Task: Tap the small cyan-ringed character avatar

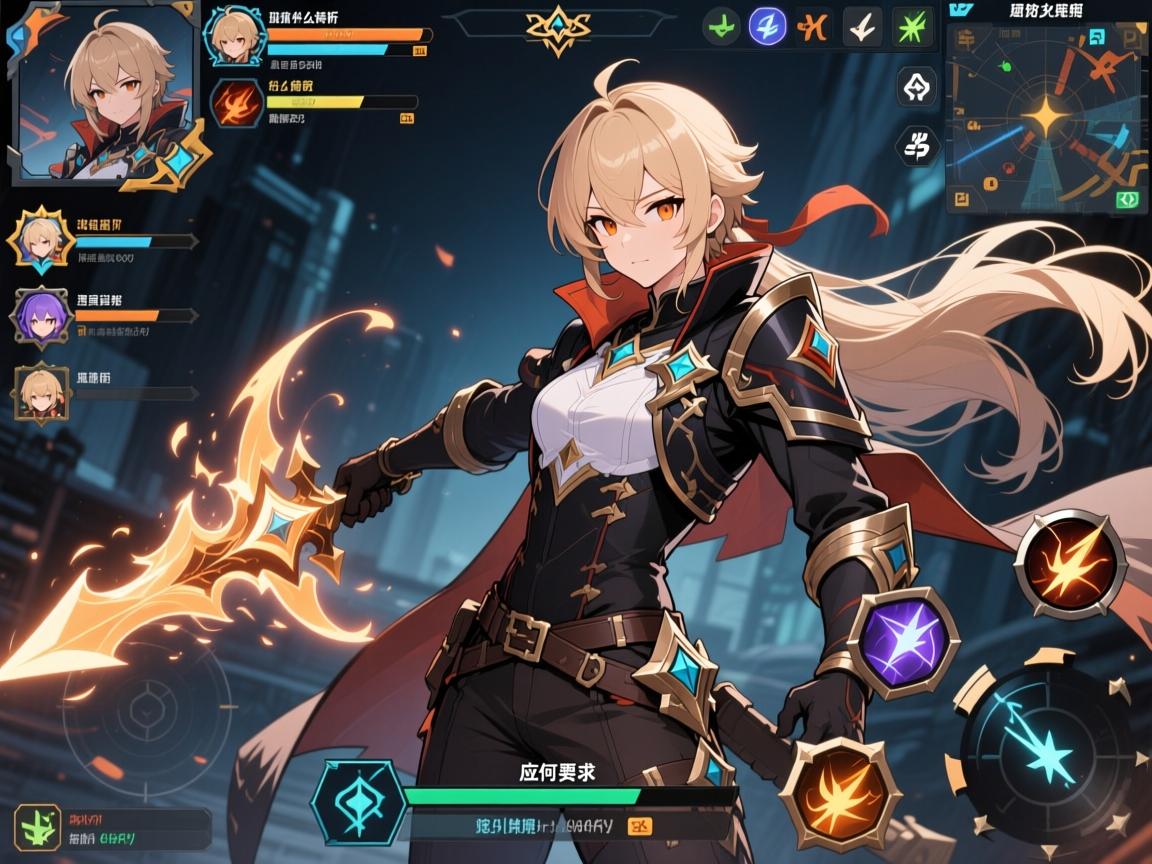Action: (x=235, y=33)
